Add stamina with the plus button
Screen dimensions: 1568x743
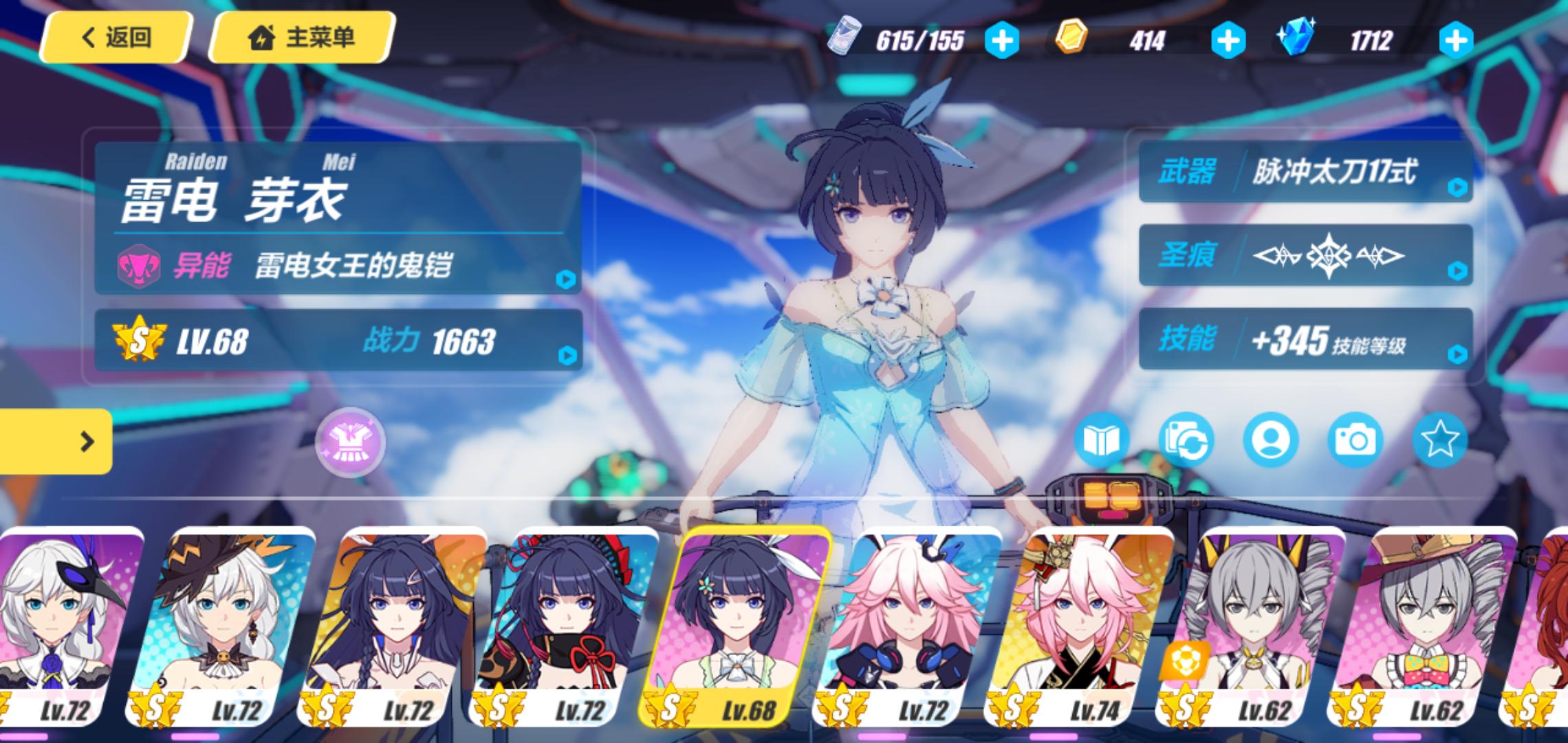(1001, 41)
